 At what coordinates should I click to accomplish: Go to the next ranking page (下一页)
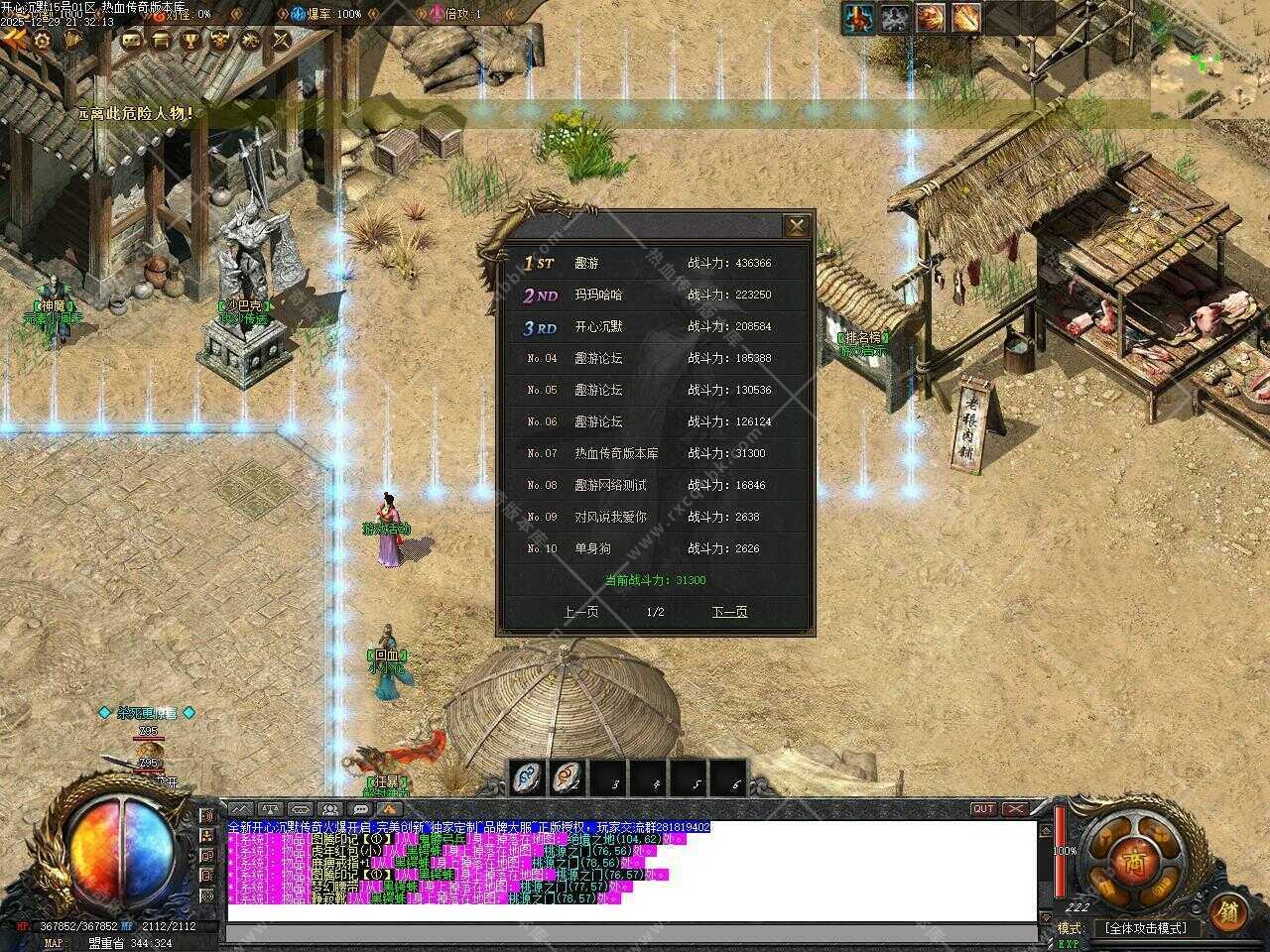pyautogui.click(x=729, y=612)
